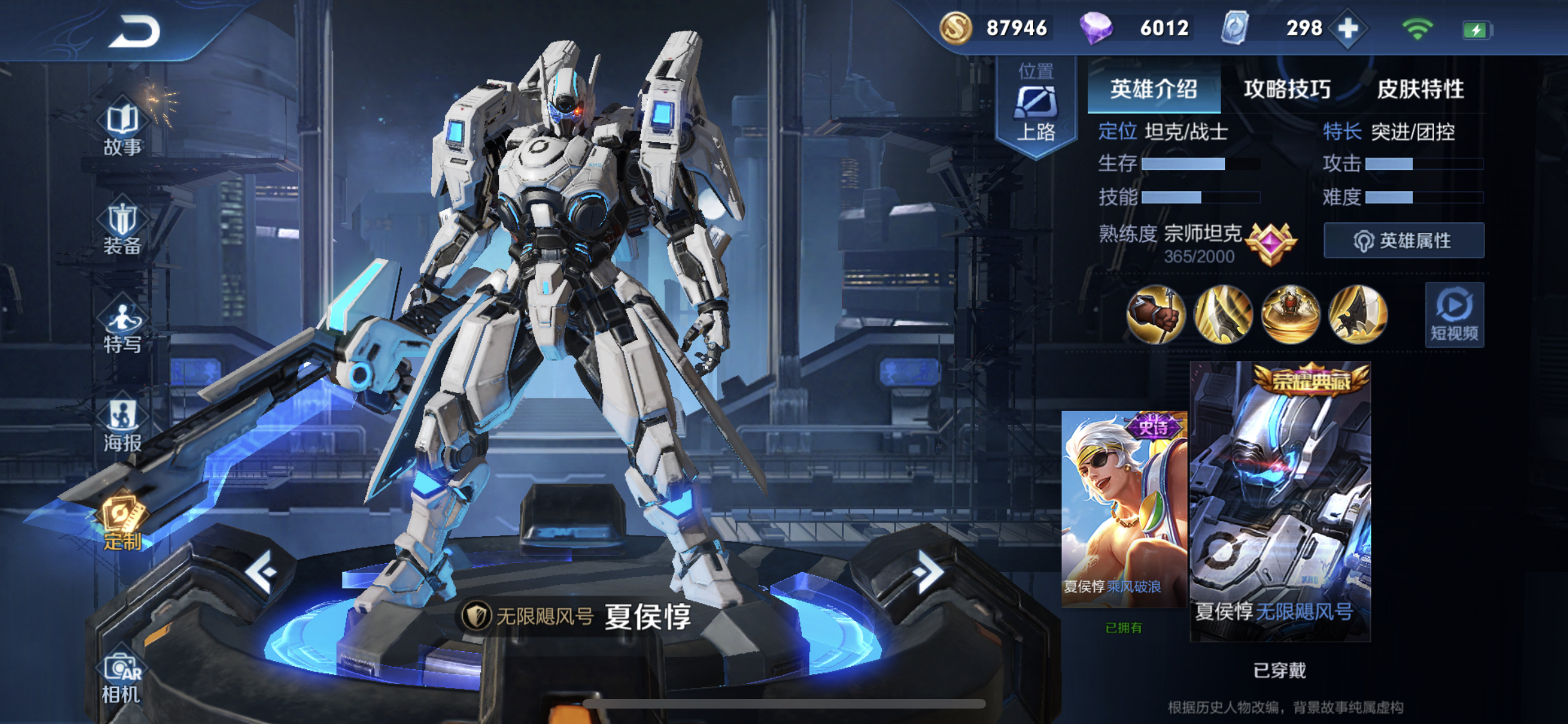The width and height of the screenshot is (1568, 724).
Task: Open currency purchase with the plus button
Action: tap(1347, 28)
